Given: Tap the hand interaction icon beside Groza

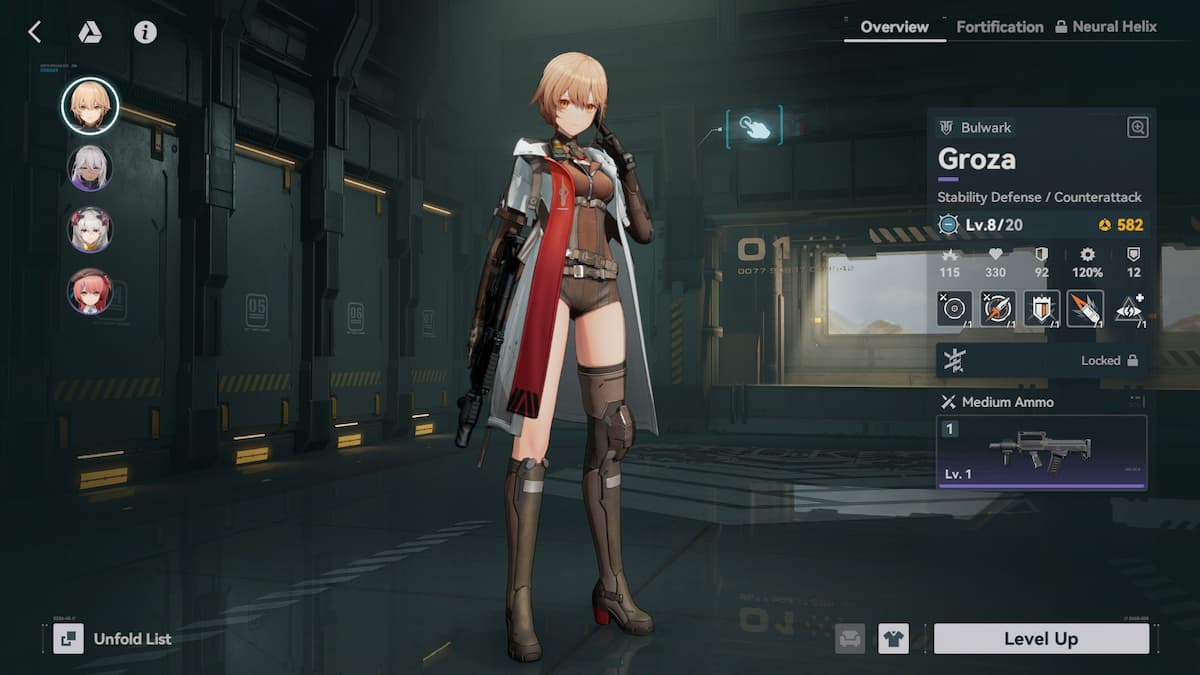Looking at the screenshot, I should 755,127.
